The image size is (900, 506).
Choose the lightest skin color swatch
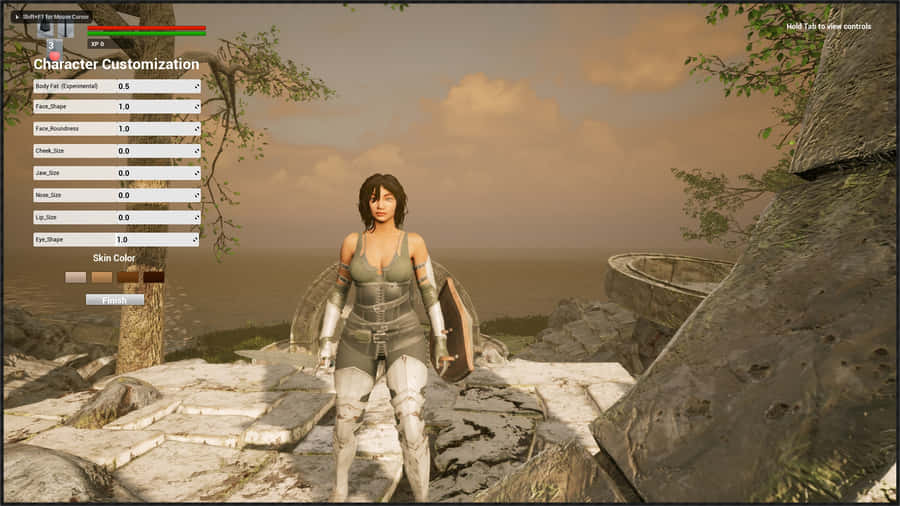[76, 277]
